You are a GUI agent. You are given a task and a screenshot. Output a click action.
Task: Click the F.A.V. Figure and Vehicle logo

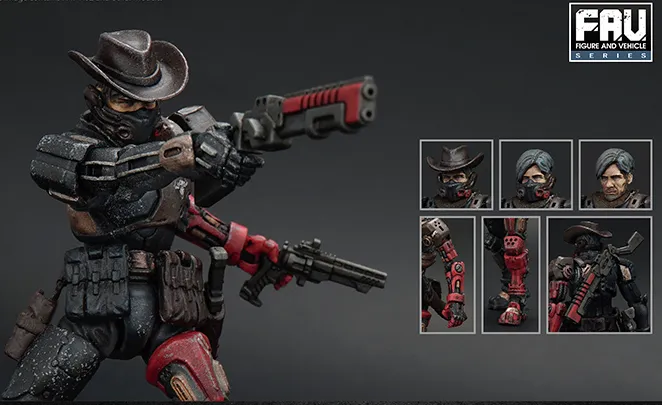(610, 33)
